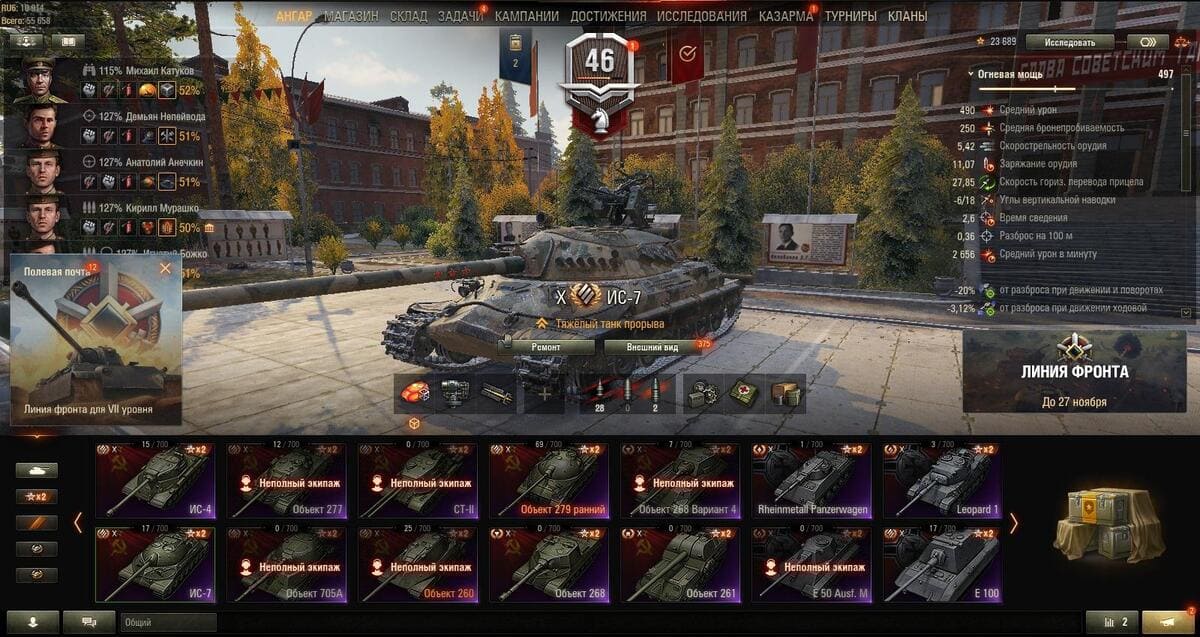Open the МАГАЗИН store tab
The width and height of the screenshot is (1200, 637).
coord(350,16)
